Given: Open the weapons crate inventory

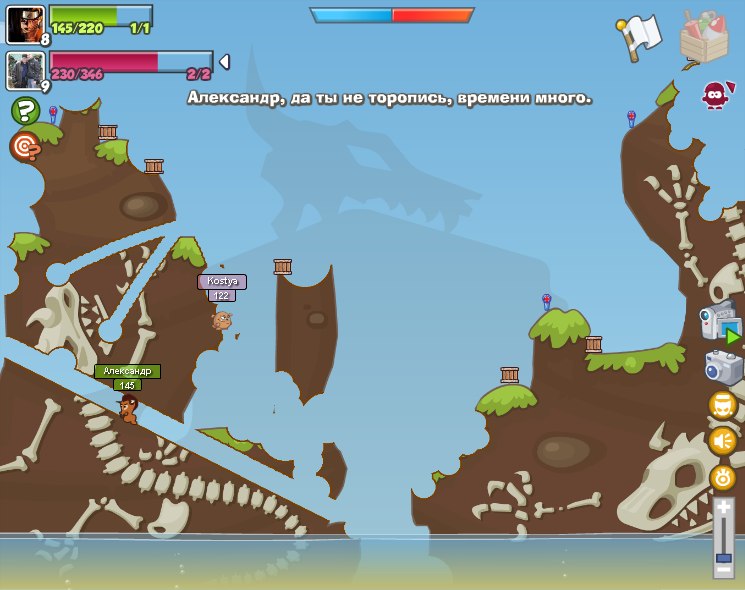Looking at the screenshot, I should [703, 38].
